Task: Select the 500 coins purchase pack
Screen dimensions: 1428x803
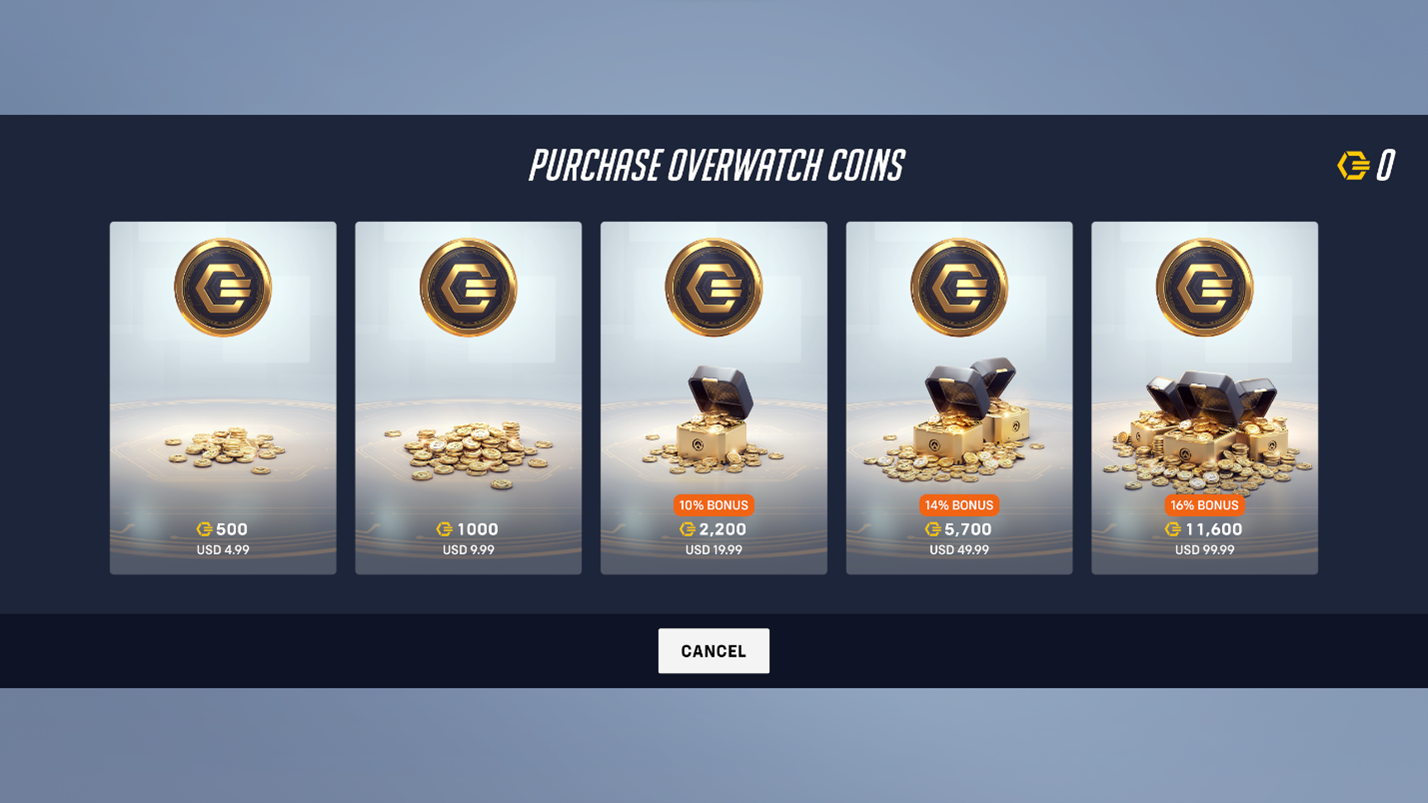Action: pyautogui.click(x=222, y=397)
